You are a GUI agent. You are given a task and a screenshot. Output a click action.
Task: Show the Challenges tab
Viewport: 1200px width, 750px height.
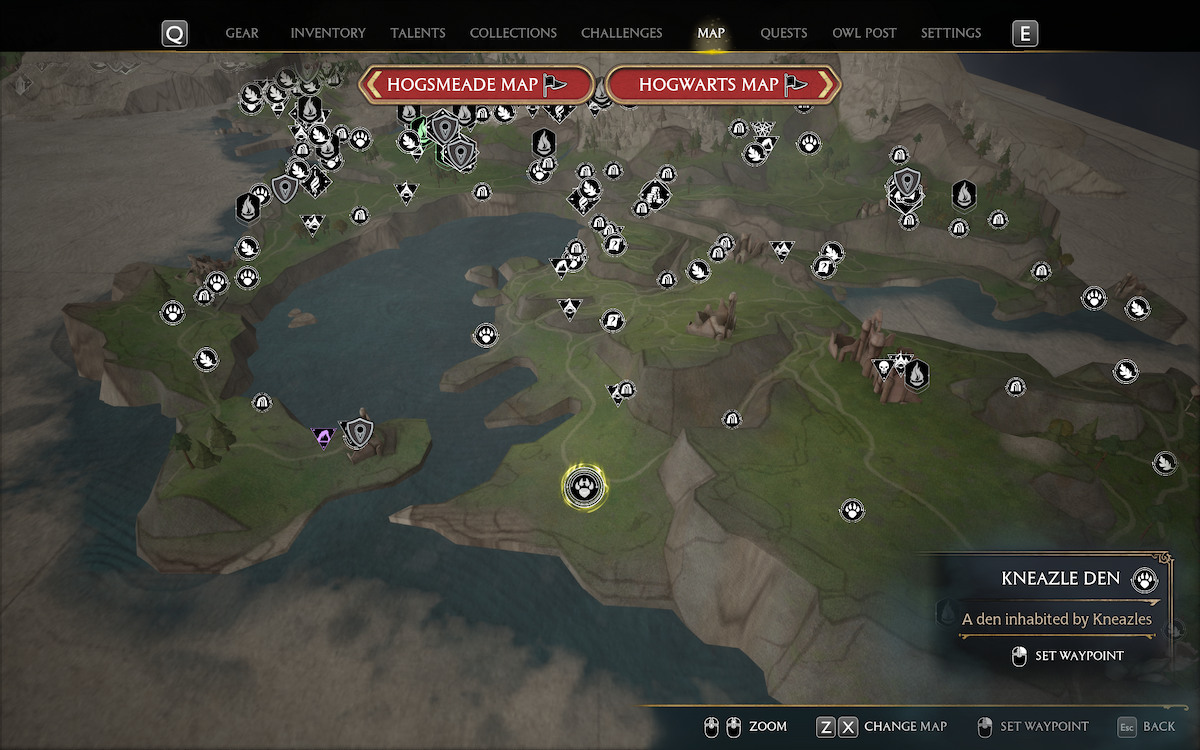pyautogui.click(x=621, y=33)
